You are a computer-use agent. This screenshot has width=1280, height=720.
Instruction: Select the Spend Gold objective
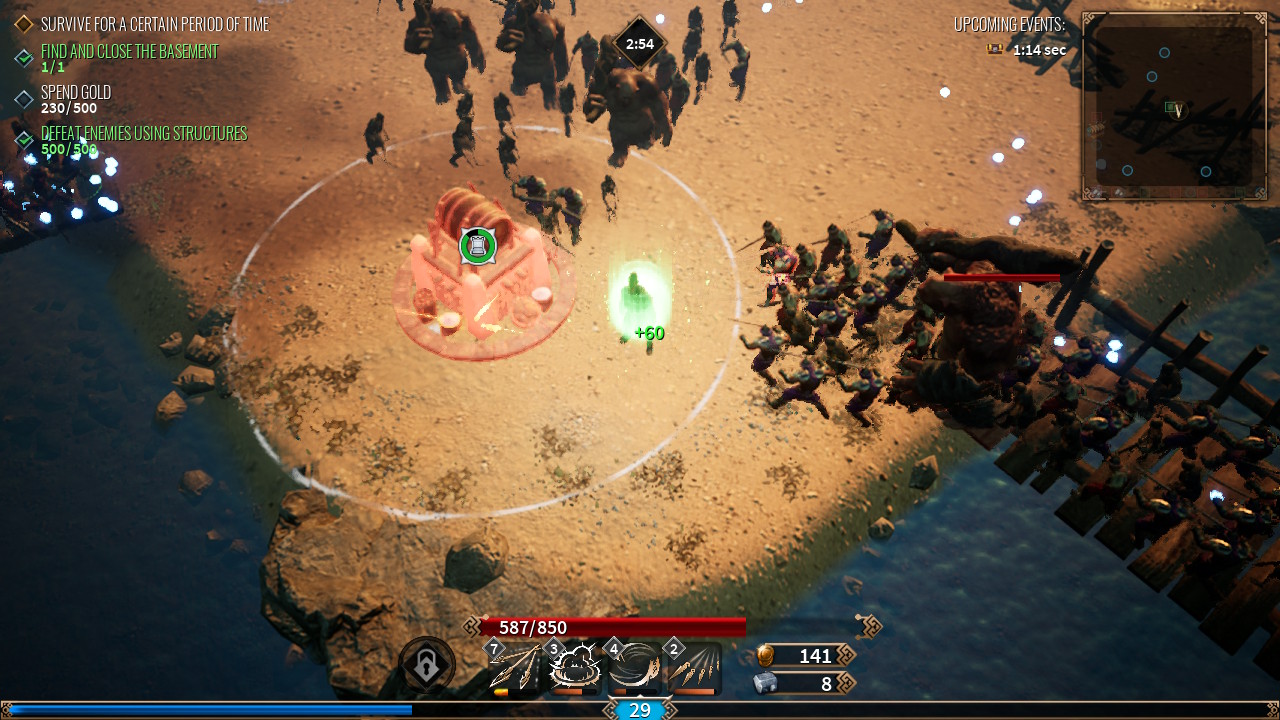[x=76, y=93]
